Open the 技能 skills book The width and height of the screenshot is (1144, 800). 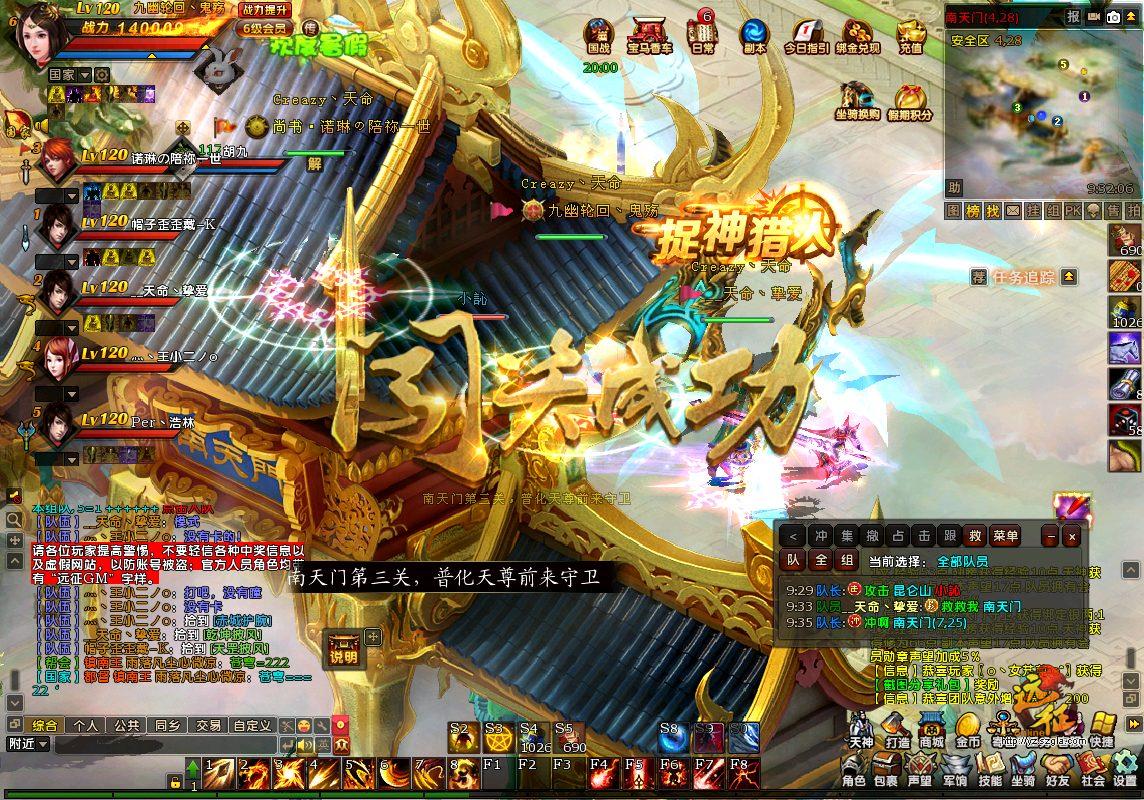[x=990, y=769]
